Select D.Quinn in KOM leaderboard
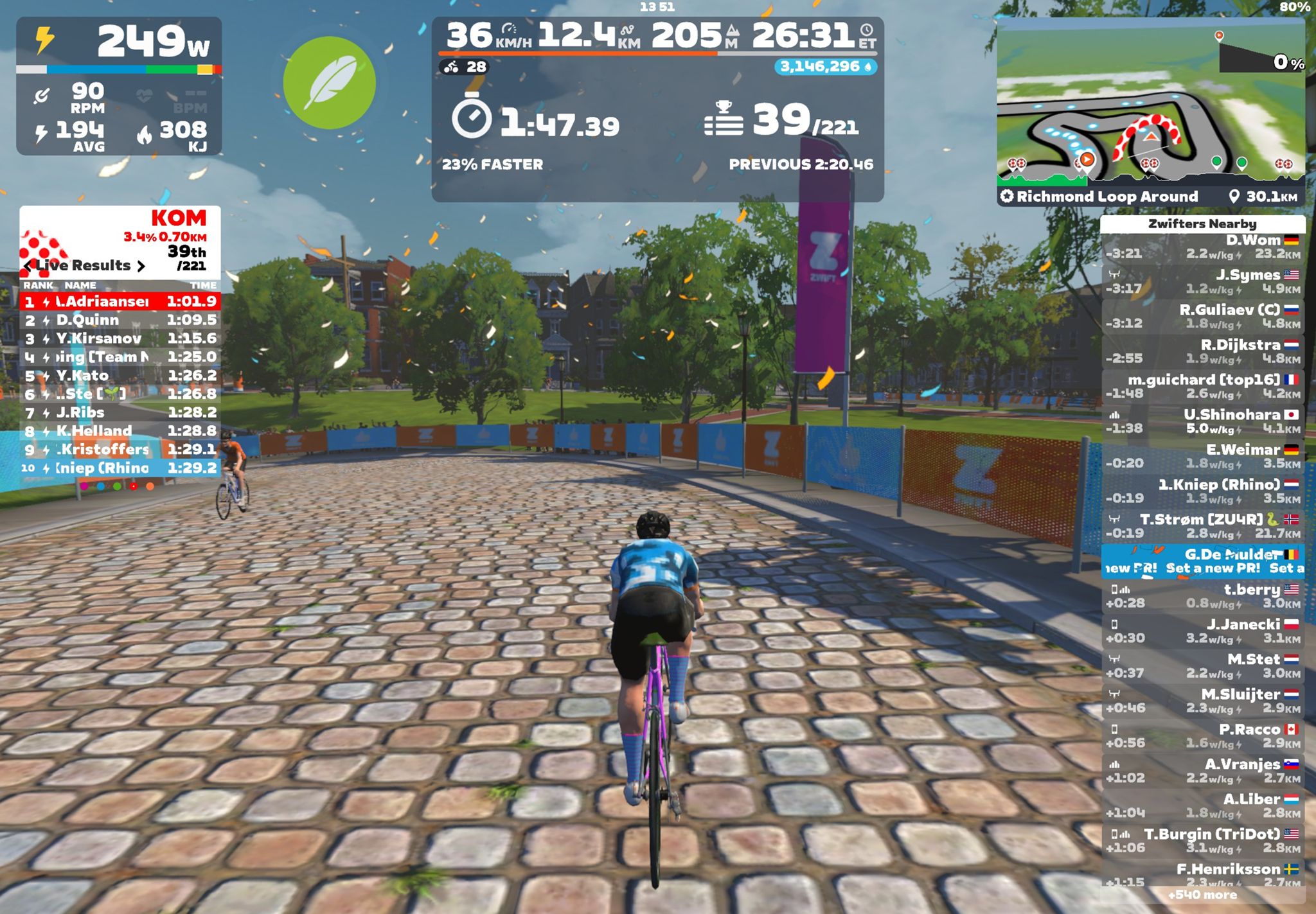Screen dimensions: 1316x914 [120, 320]
